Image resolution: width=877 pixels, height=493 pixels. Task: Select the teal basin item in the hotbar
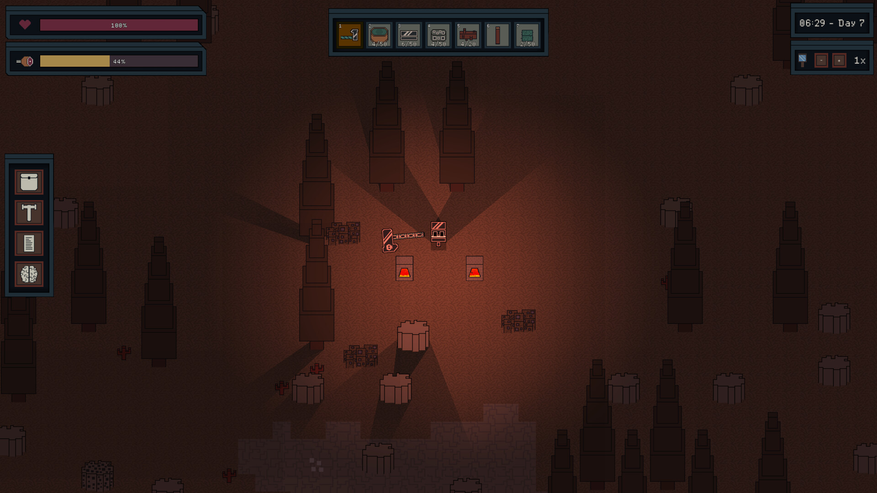coord(379,35)
